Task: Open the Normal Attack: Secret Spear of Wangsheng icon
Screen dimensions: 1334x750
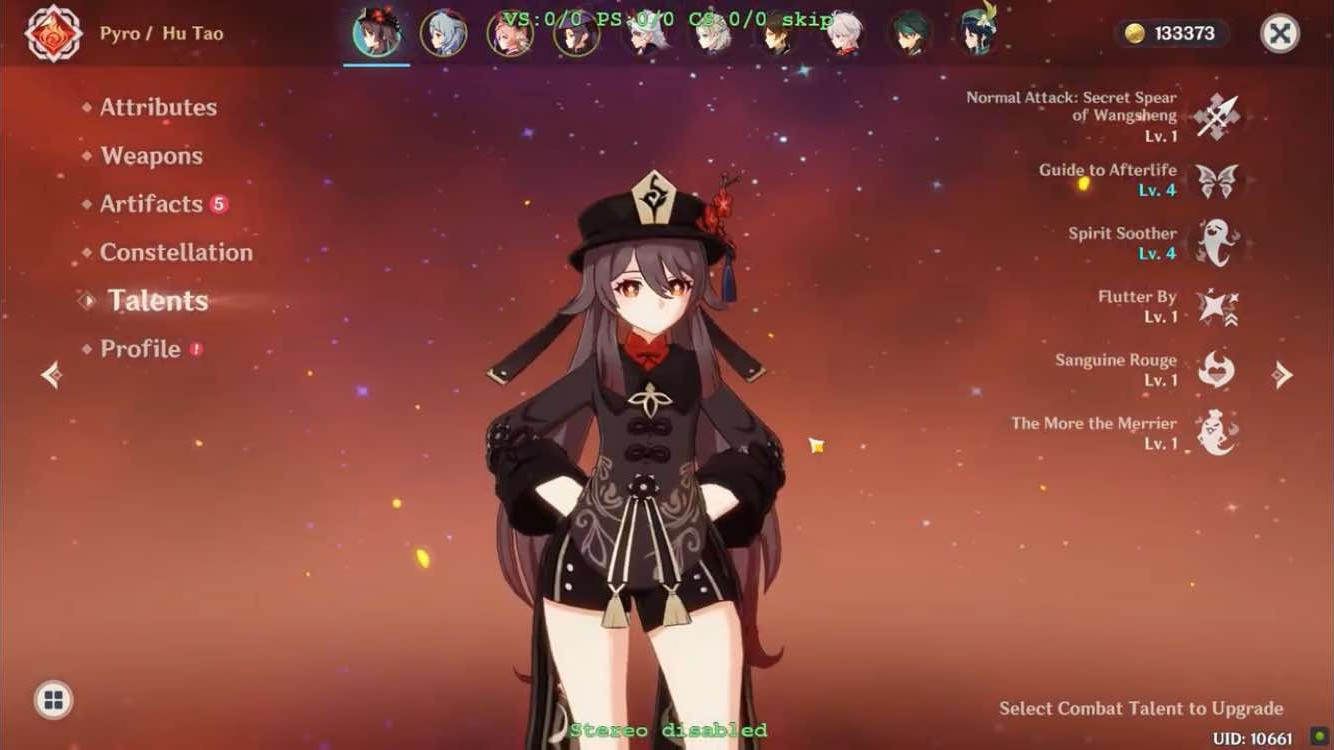Action: (x=1218, y=113)
